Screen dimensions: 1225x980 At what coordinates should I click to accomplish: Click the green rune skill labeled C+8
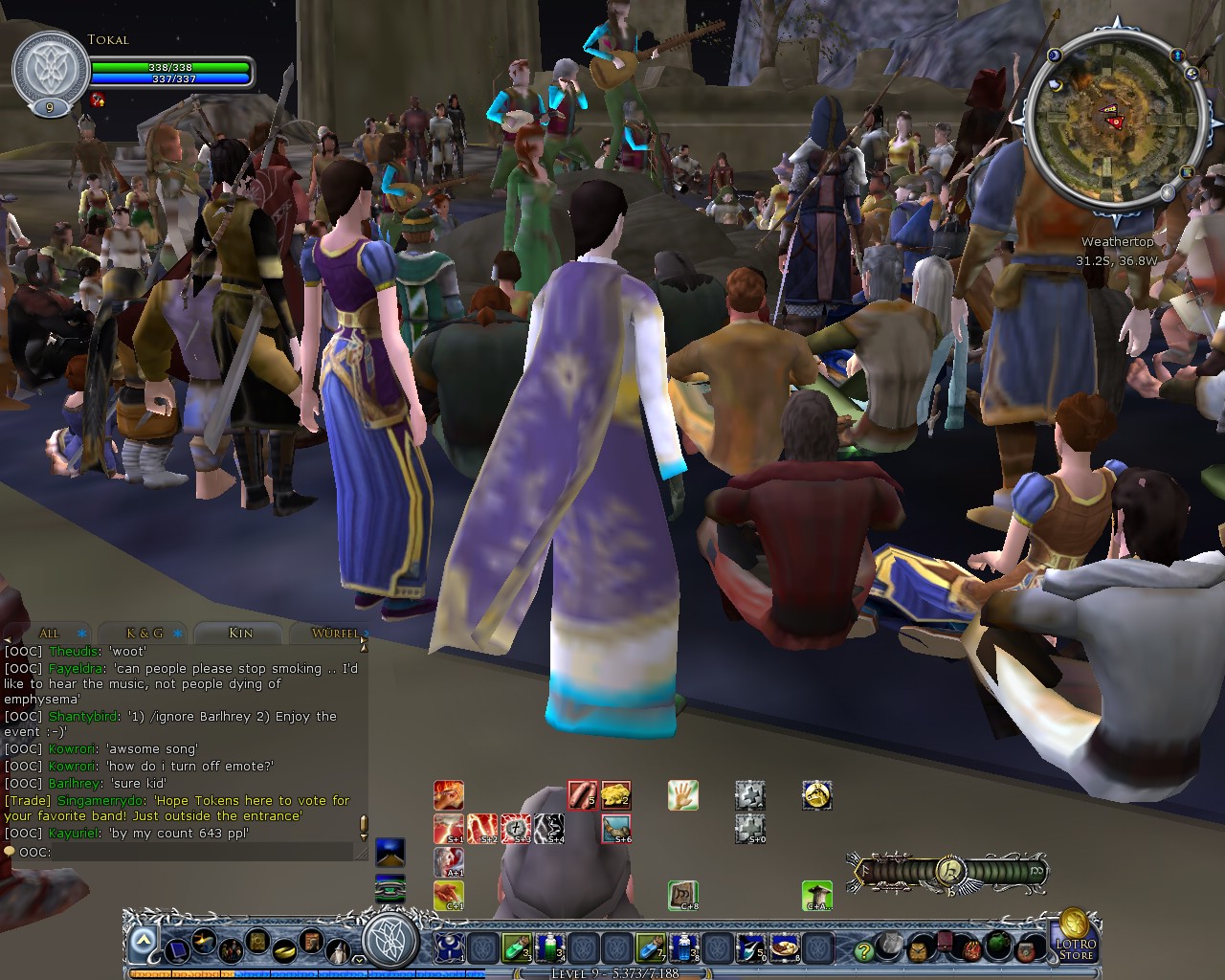point(683,894)
